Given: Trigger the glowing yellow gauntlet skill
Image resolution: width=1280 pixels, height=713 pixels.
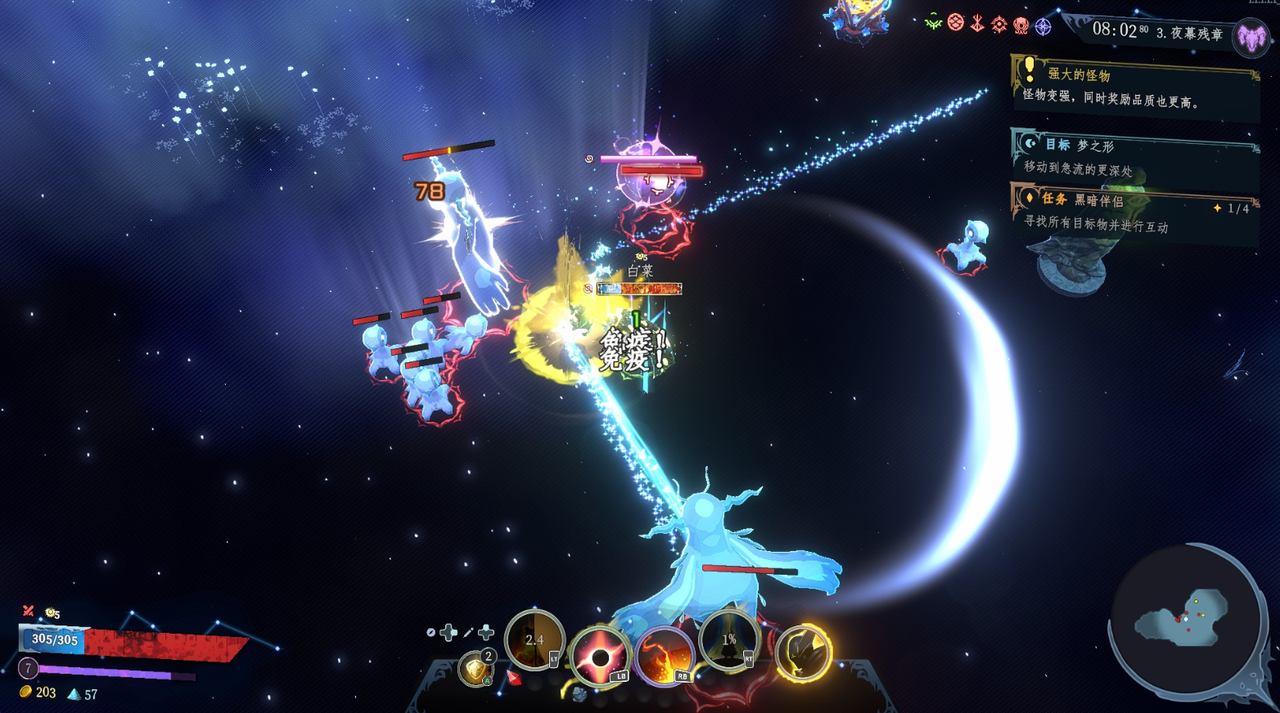Looking at the screenshot, I should click(x=803, y=652).
